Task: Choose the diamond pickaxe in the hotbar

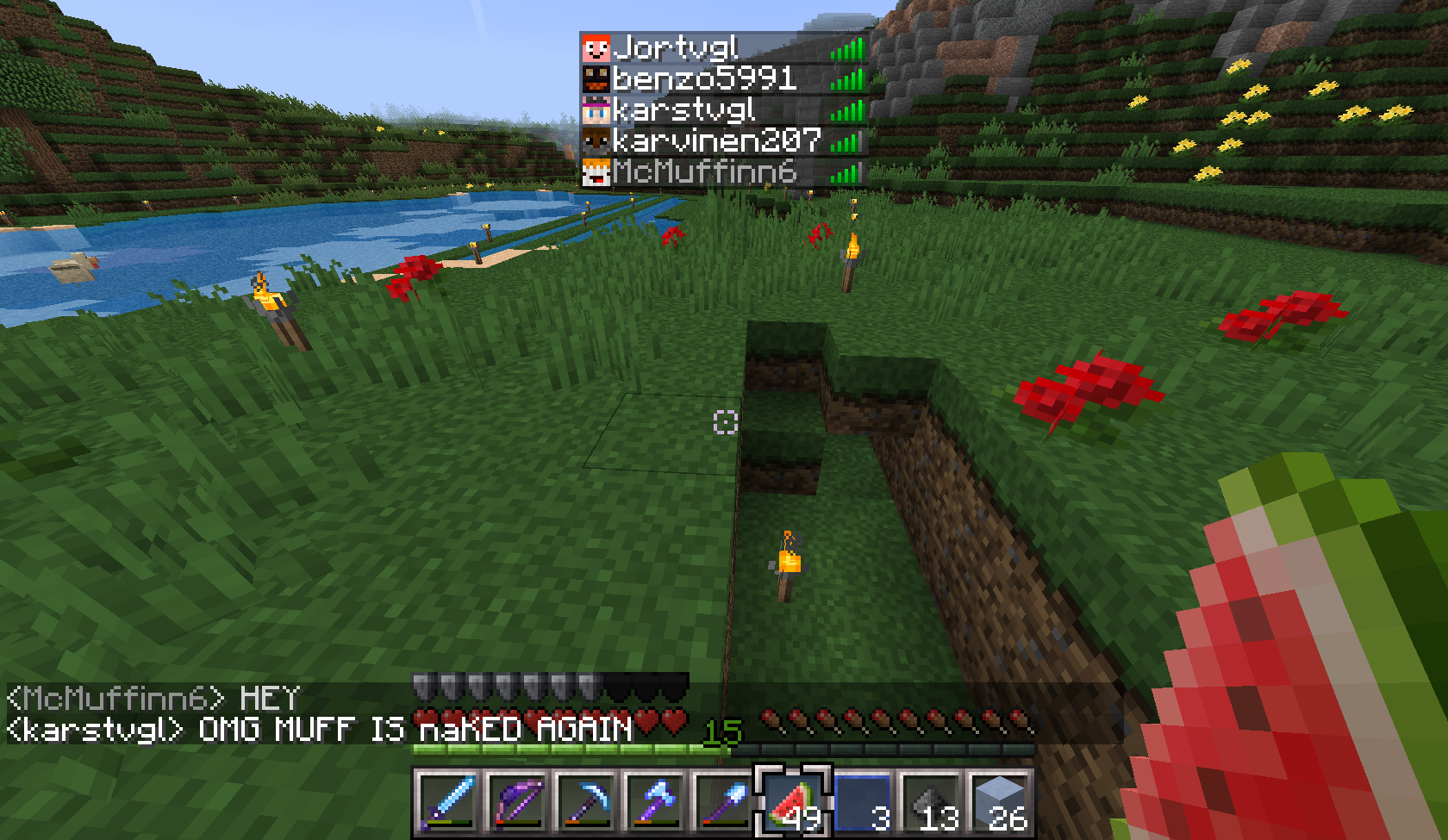Action: click(x=586, y=801)
